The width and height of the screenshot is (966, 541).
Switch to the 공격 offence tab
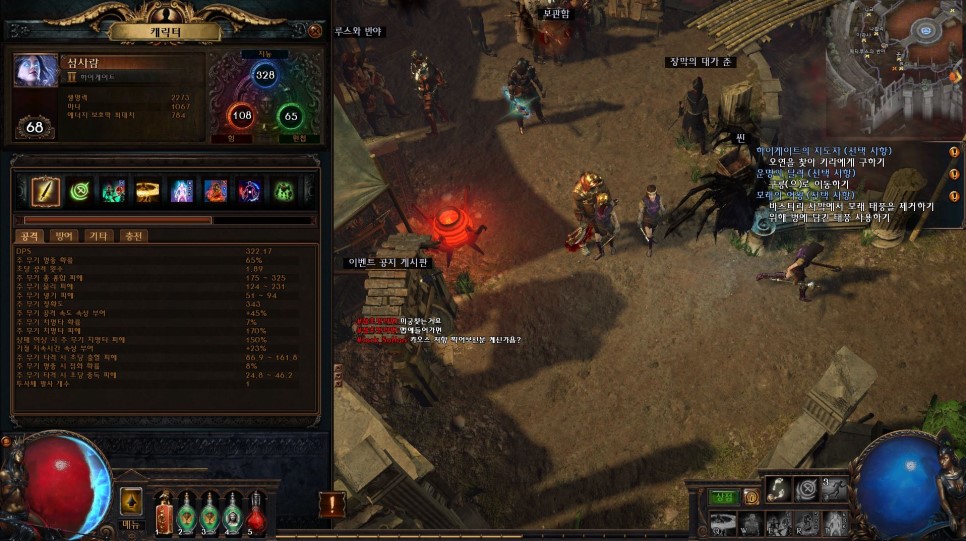pyautogui.click(x=29, y=236)
